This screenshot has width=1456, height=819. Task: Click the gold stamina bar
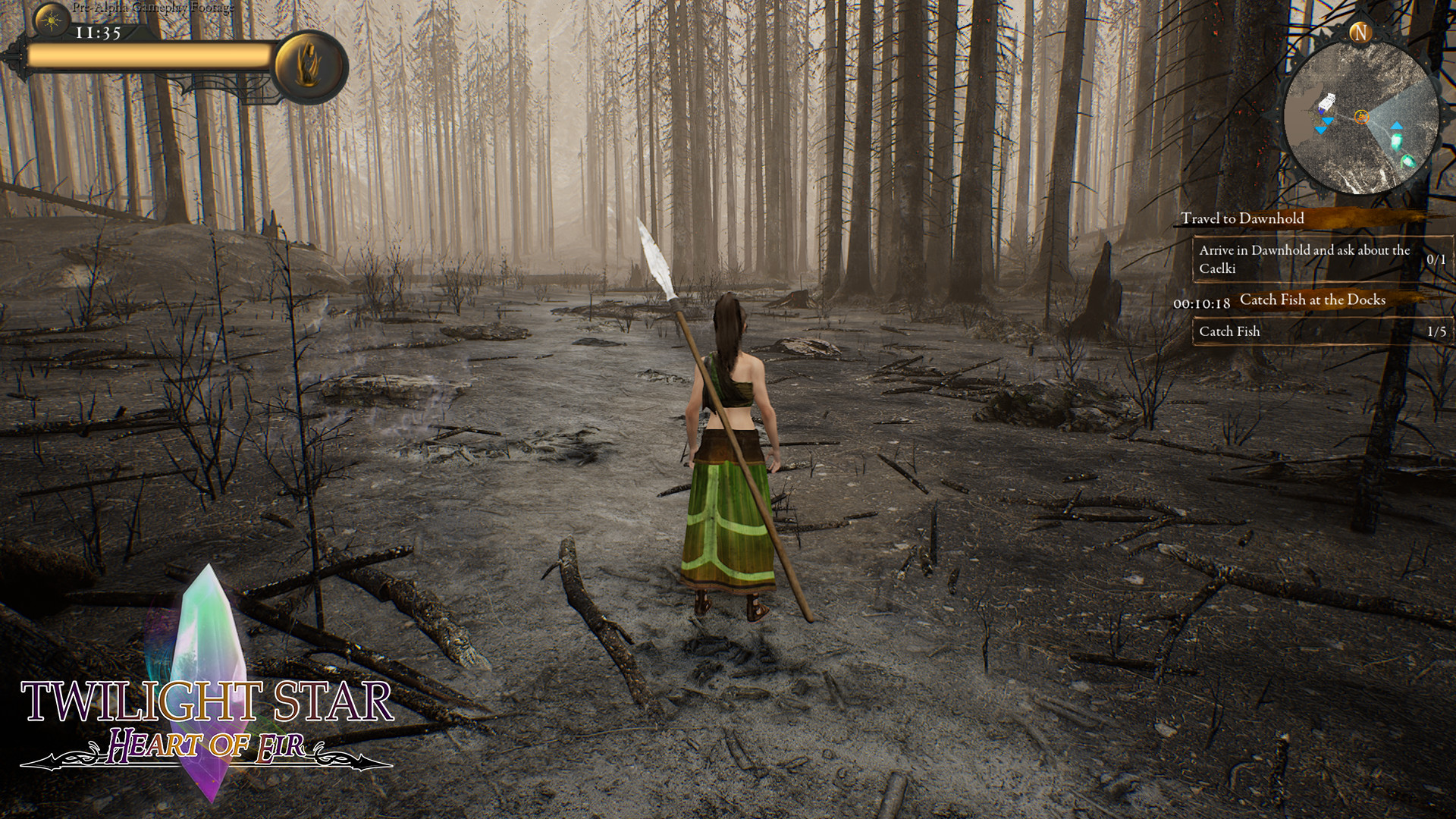tap(148, 55)
